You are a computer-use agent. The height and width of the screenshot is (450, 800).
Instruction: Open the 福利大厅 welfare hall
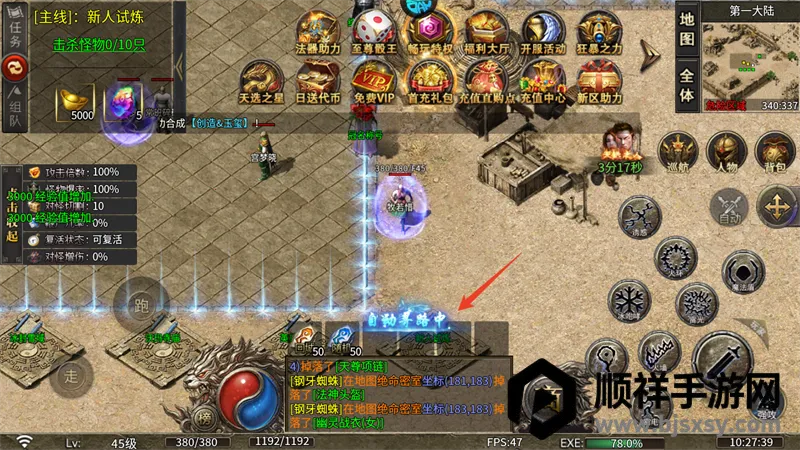click(x=487, y=30)
